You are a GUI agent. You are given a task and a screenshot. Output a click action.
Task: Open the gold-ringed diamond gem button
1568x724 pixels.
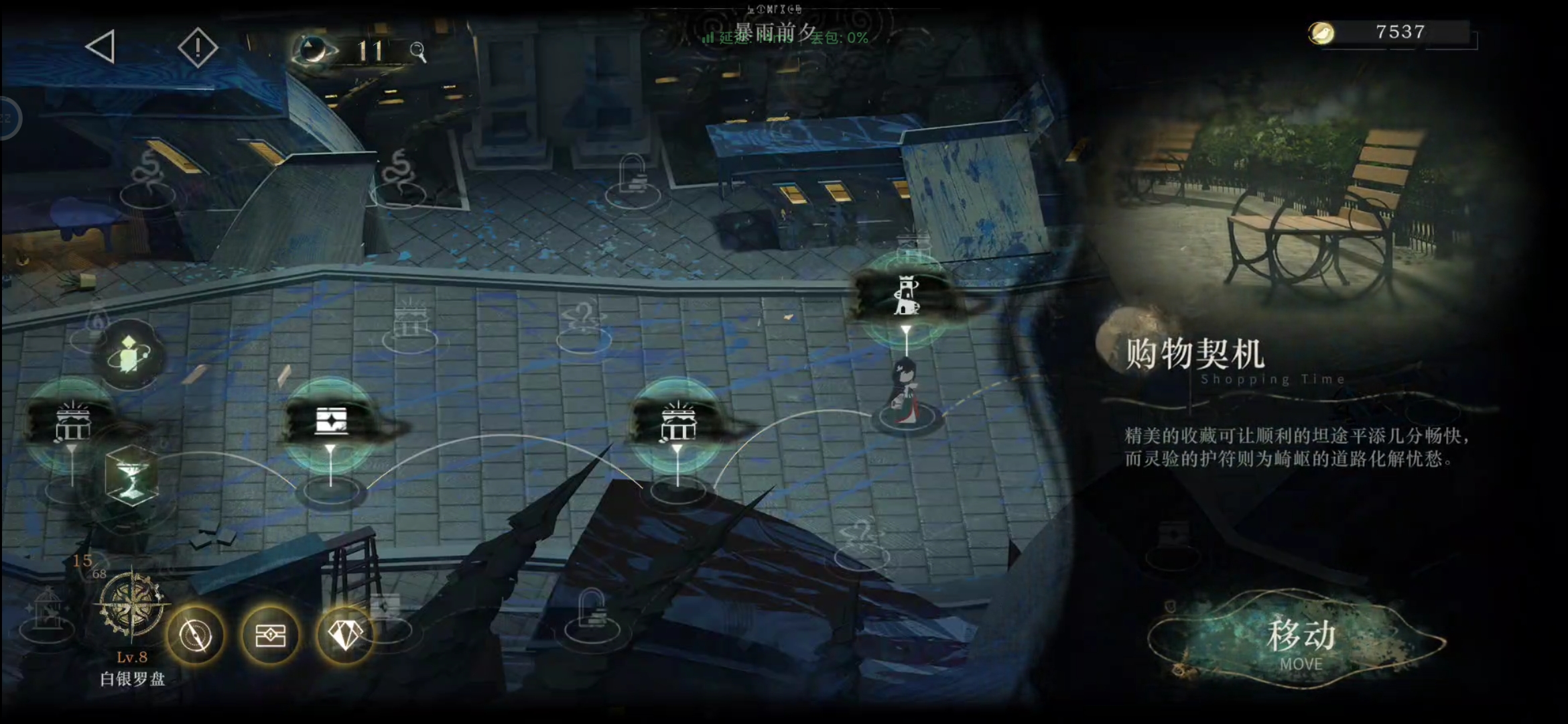345,633
